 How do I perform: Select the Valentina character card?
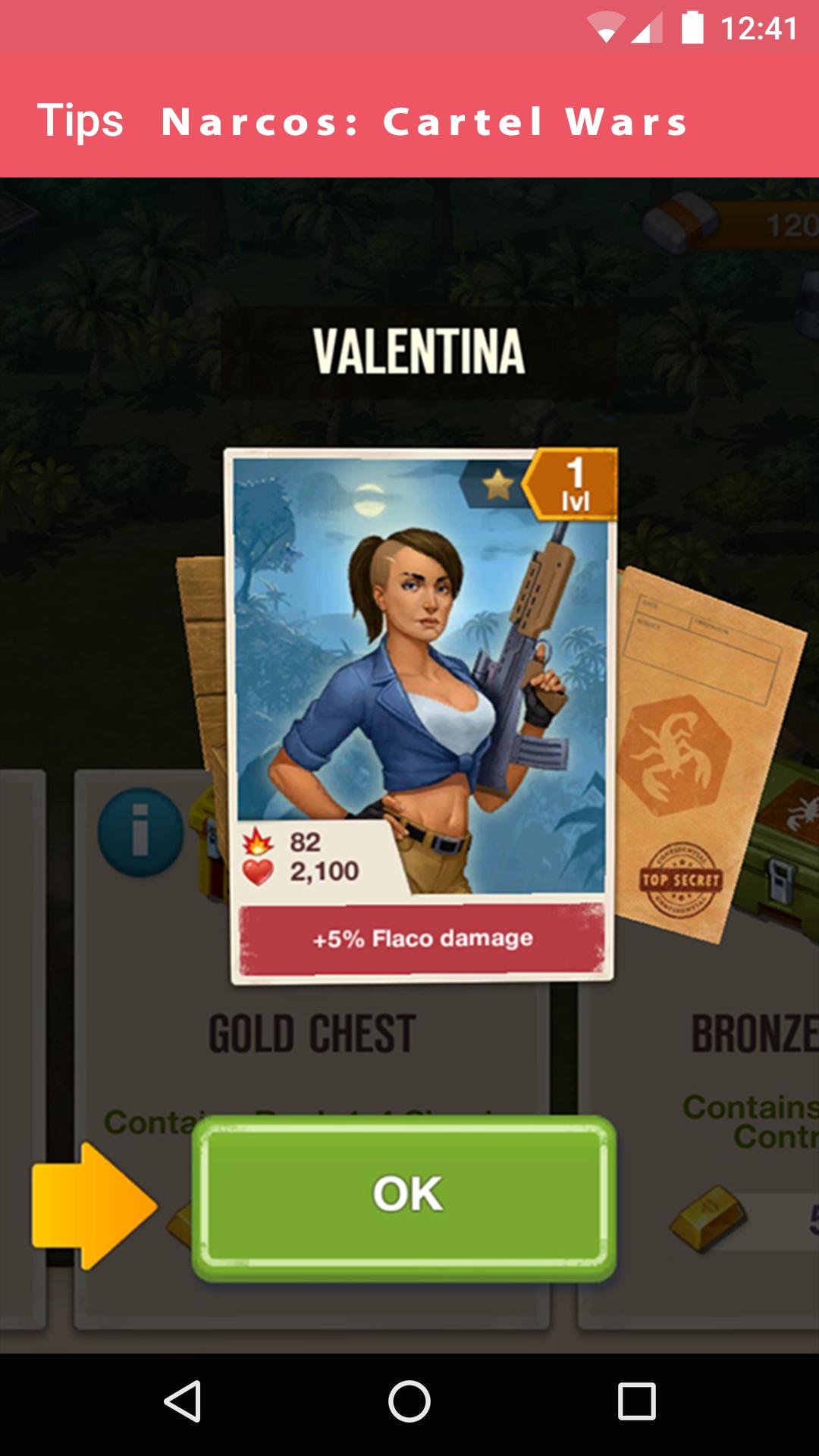coord(421,714)
